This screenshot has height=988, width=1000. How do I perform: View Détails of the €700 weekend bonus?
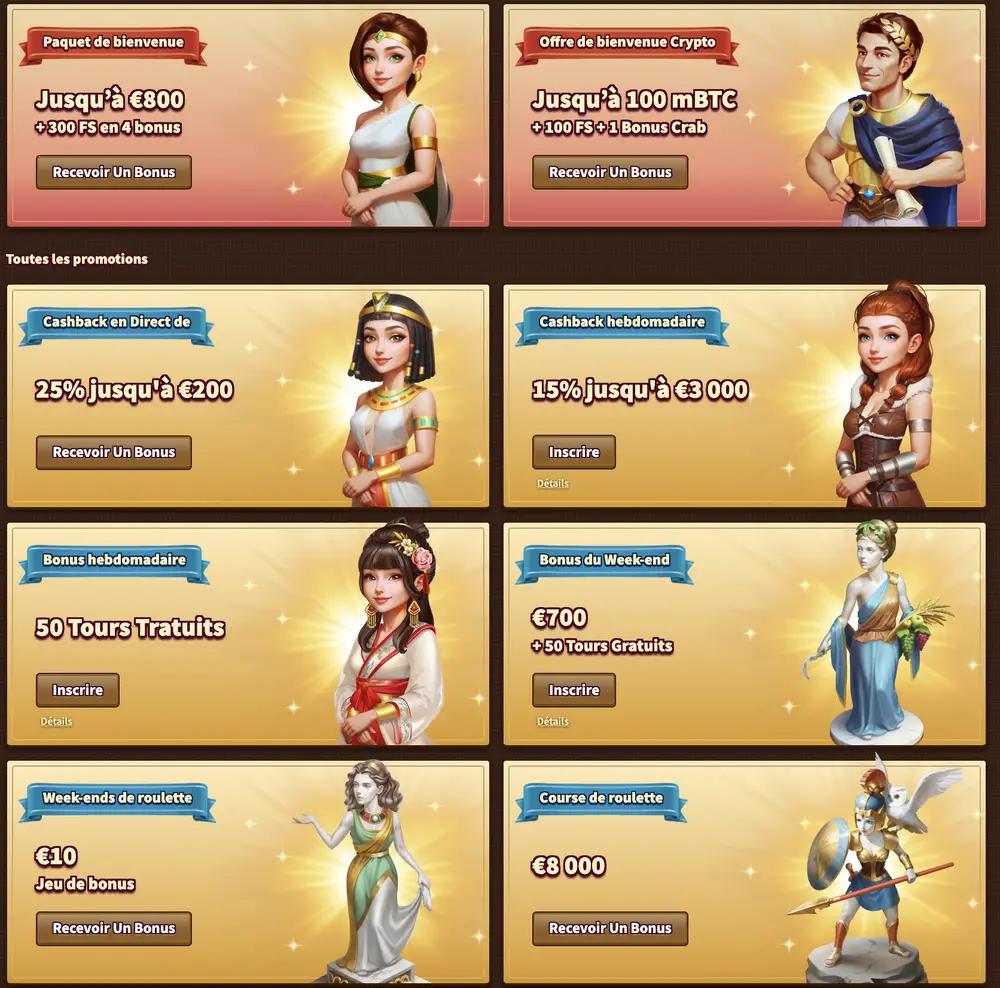pos(552,721)
